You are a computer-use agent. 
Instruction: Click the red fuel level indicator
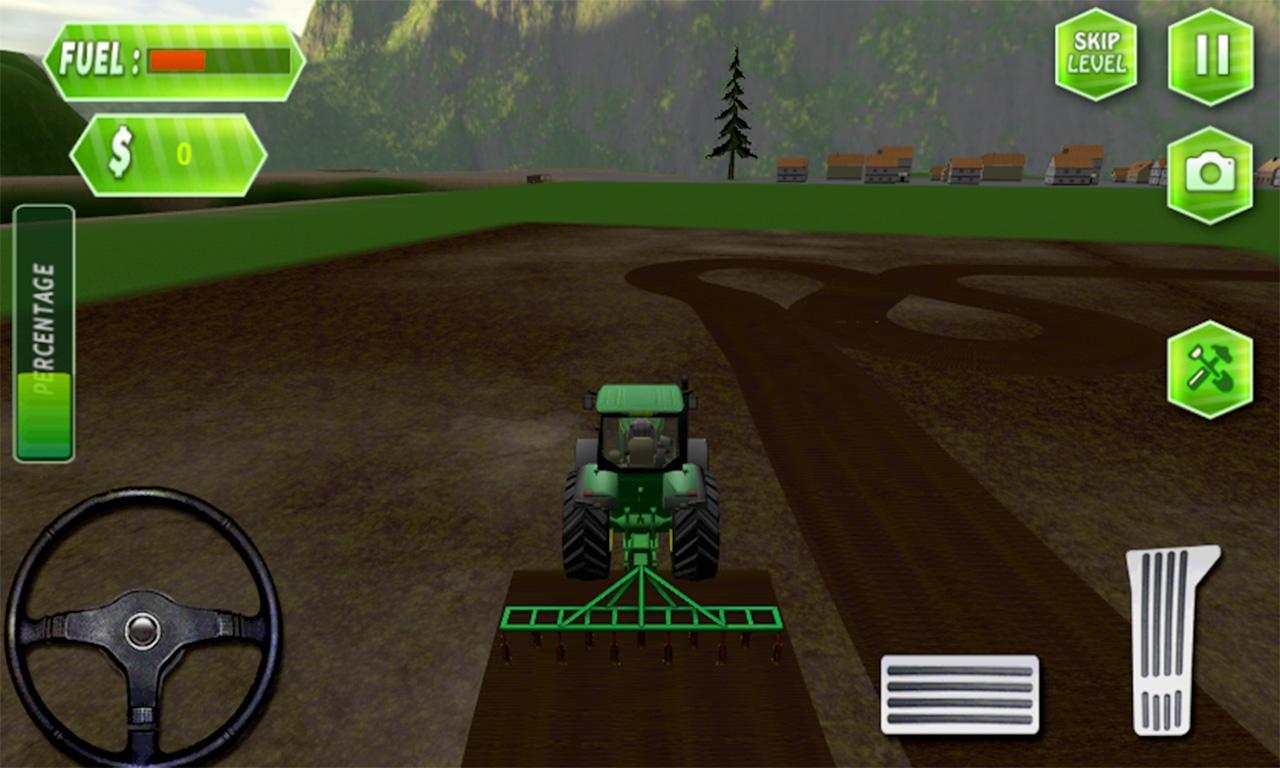click(x=178, y=58)
